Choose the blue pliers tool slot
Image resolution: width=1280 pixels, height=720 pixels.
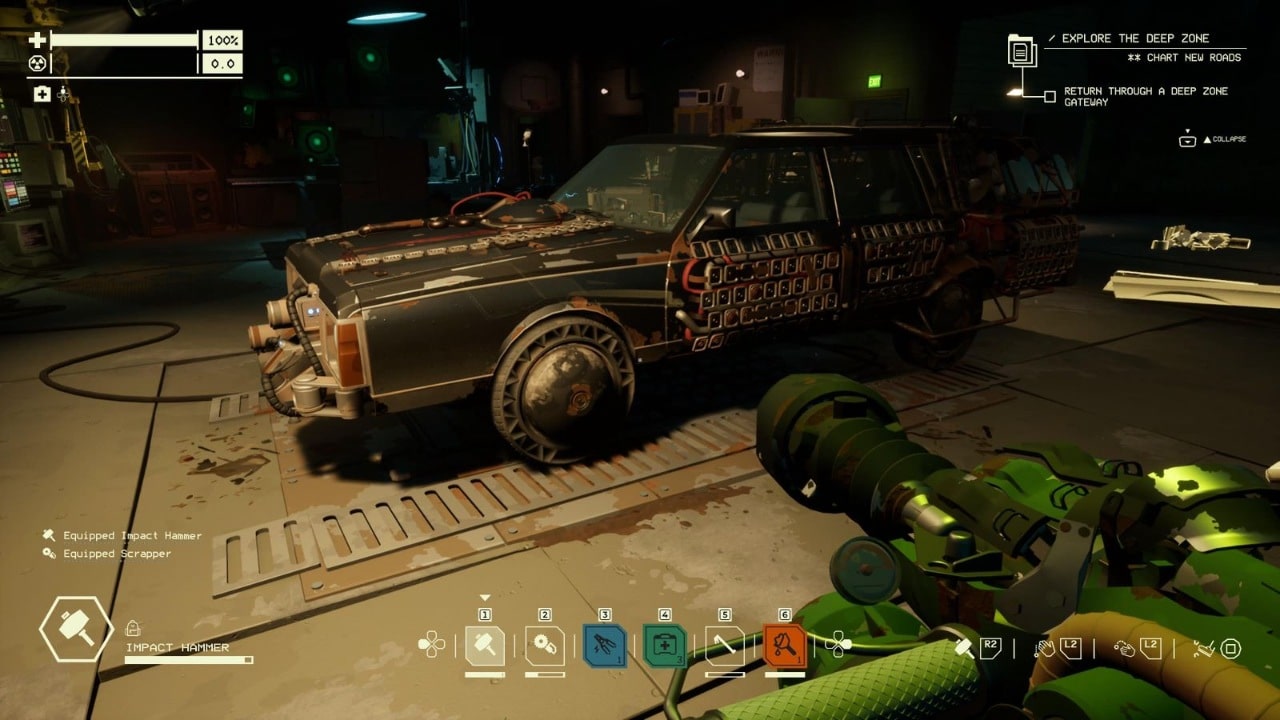[605, 645]
